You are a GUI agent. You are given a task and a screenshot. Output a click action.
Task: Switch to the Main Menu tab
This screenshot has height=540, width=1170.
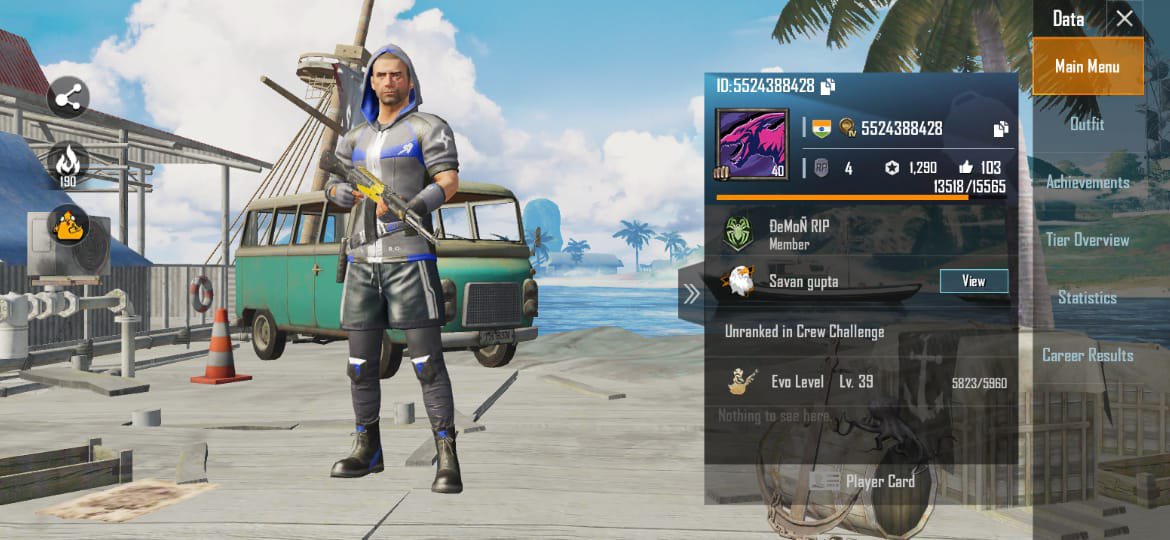(1087, 67)
